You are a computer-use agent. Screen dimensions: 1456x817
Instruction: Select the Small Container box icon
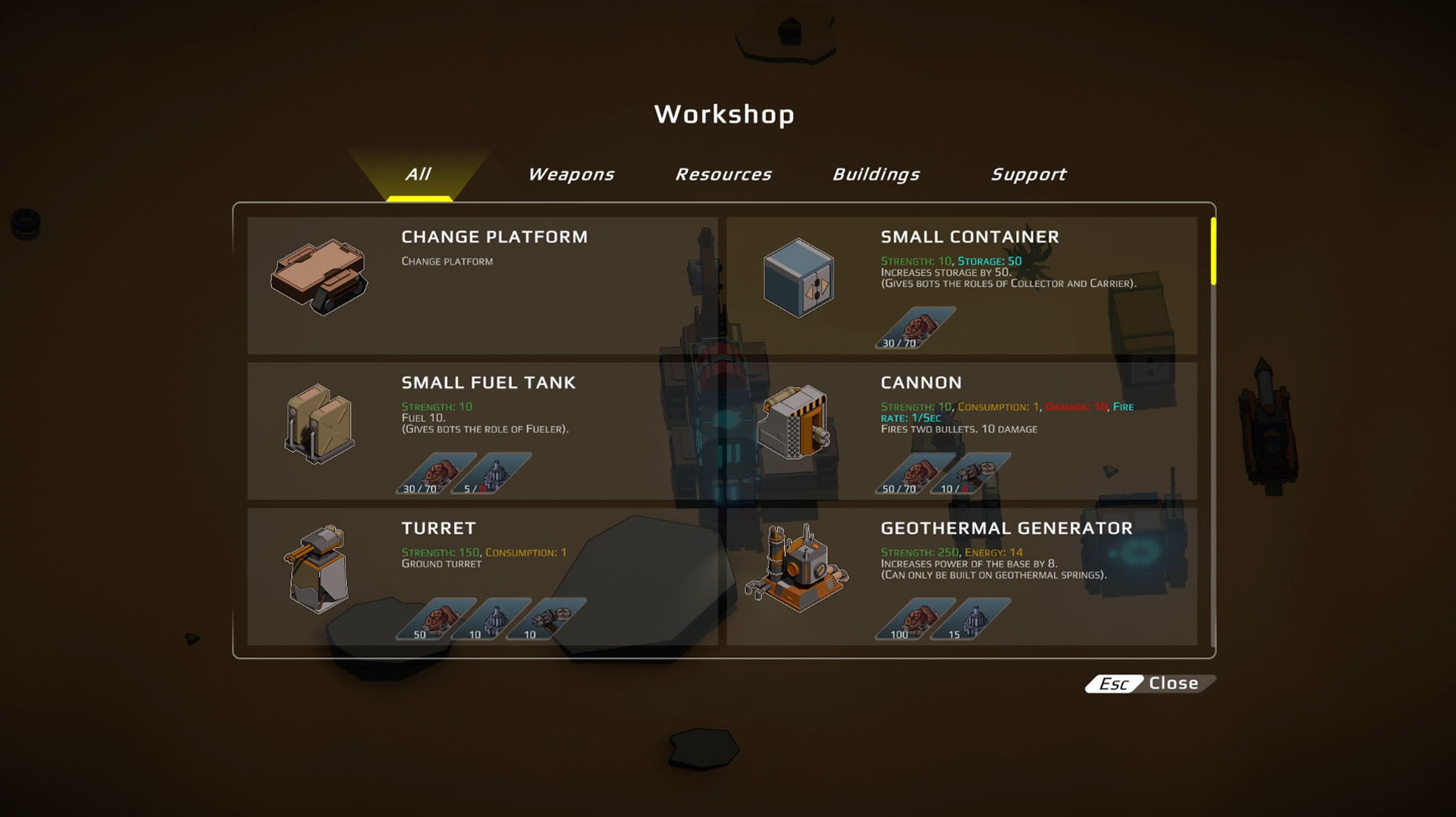coord(799,277)
